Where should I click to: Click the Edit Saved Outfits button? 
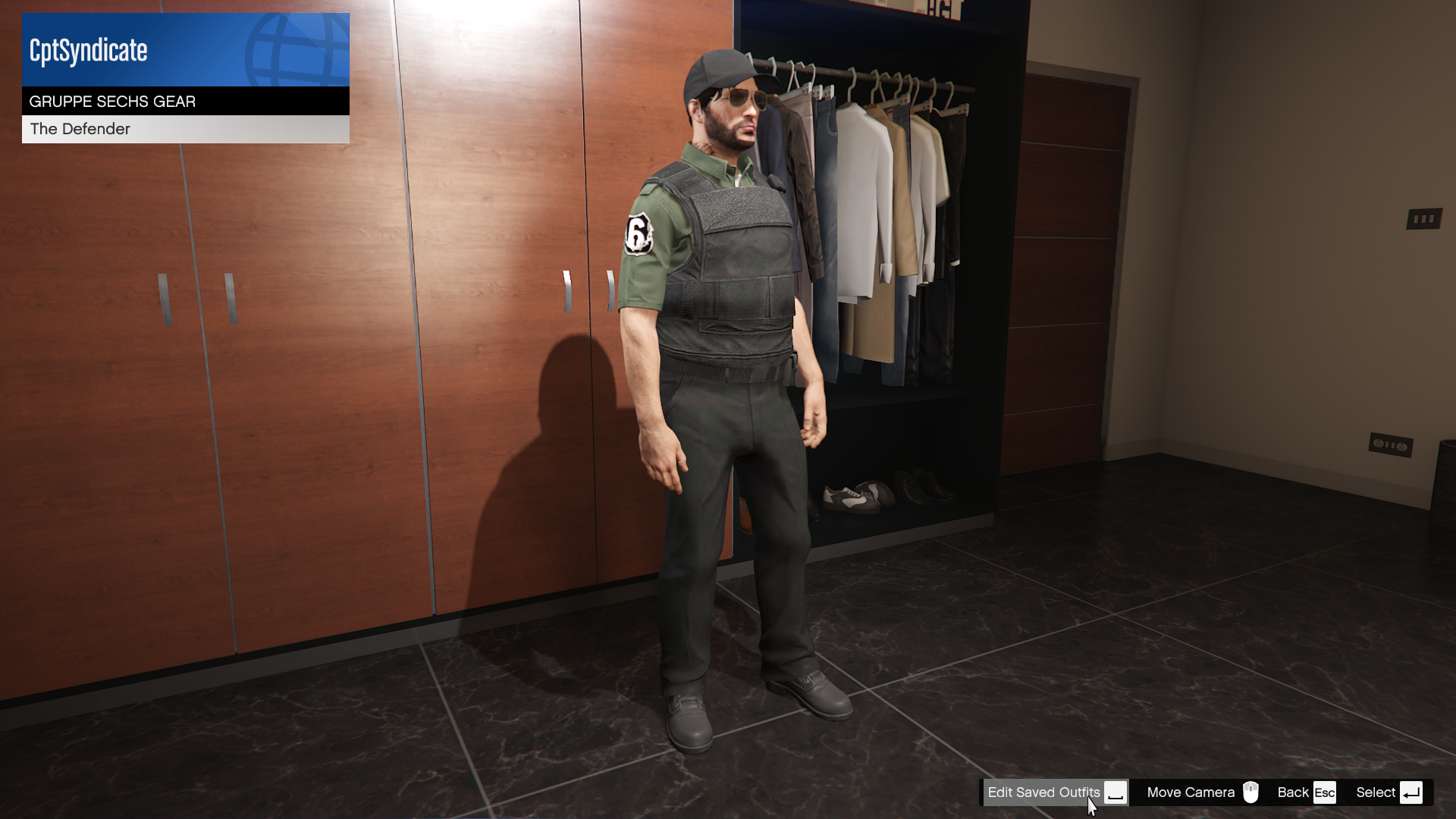pos(1044,792)
